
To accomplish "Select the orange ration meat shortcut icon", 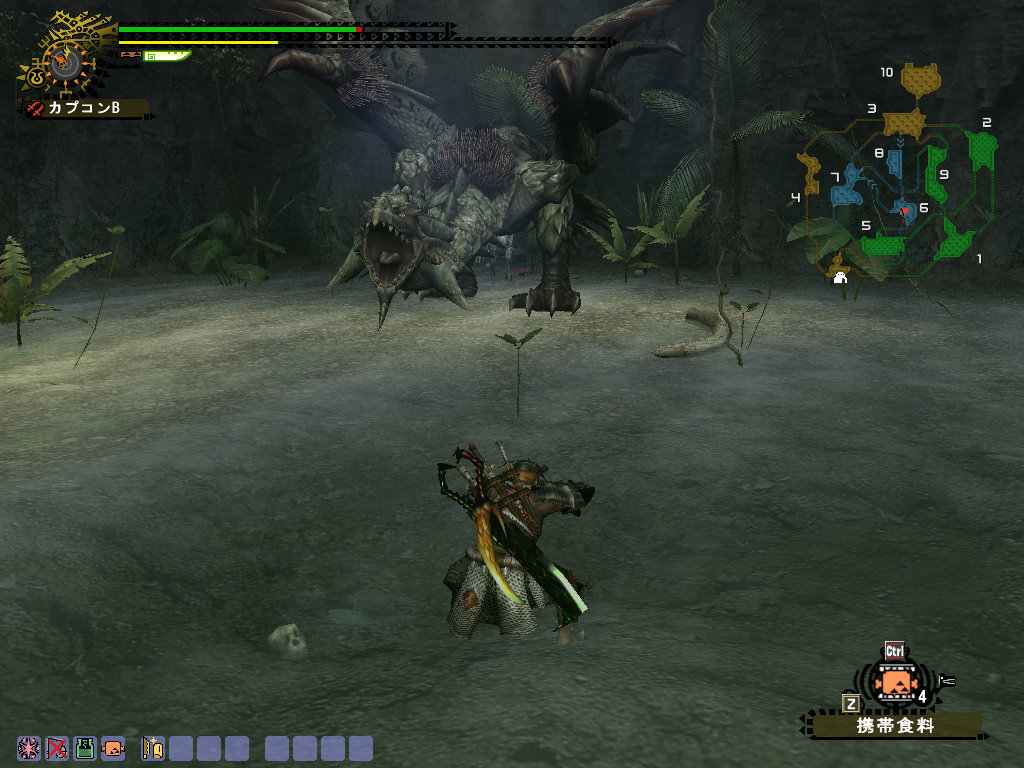I will 113,748.
